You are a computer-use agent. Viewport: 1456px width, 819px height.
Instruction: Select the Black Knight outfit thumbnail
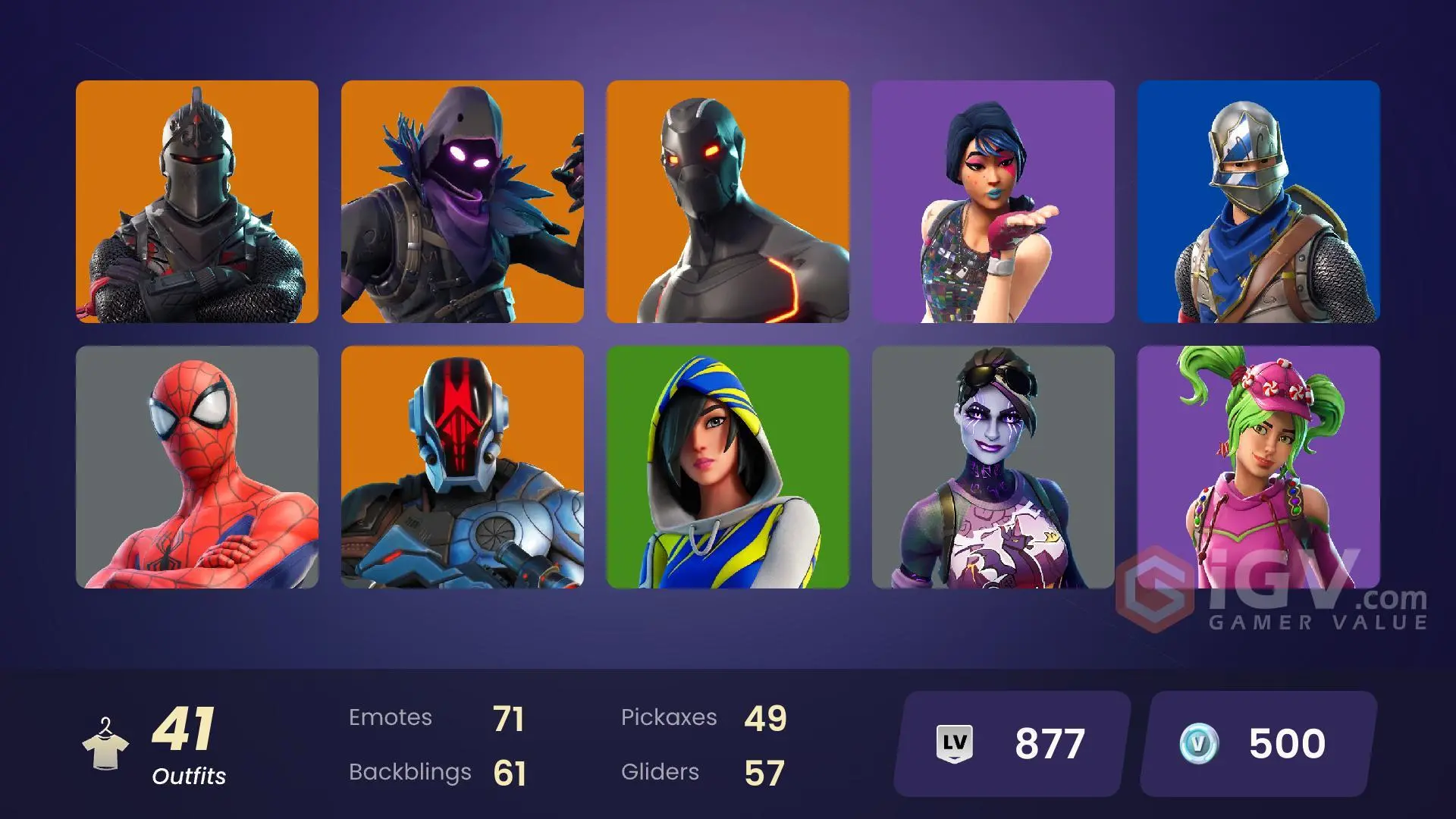tap(196, 201)
